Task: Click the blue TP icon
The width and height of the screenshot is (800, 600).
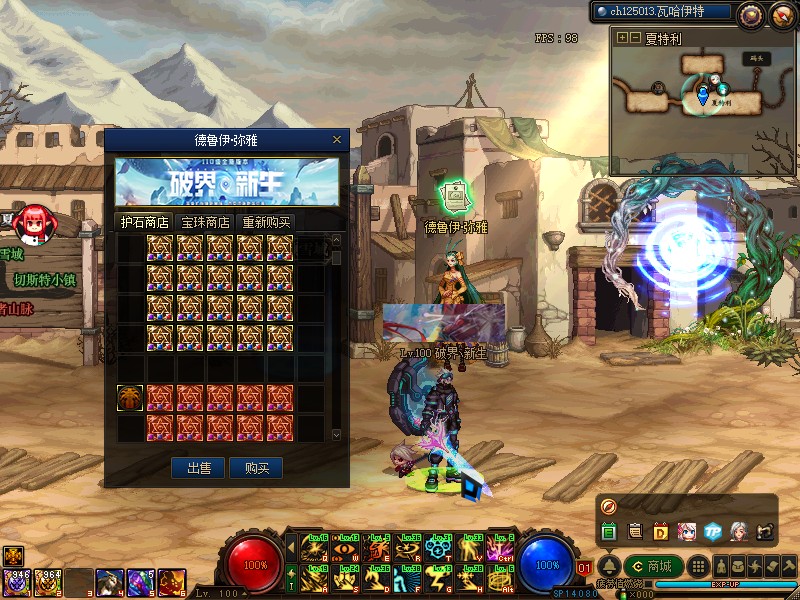Action: pos(713,531)
